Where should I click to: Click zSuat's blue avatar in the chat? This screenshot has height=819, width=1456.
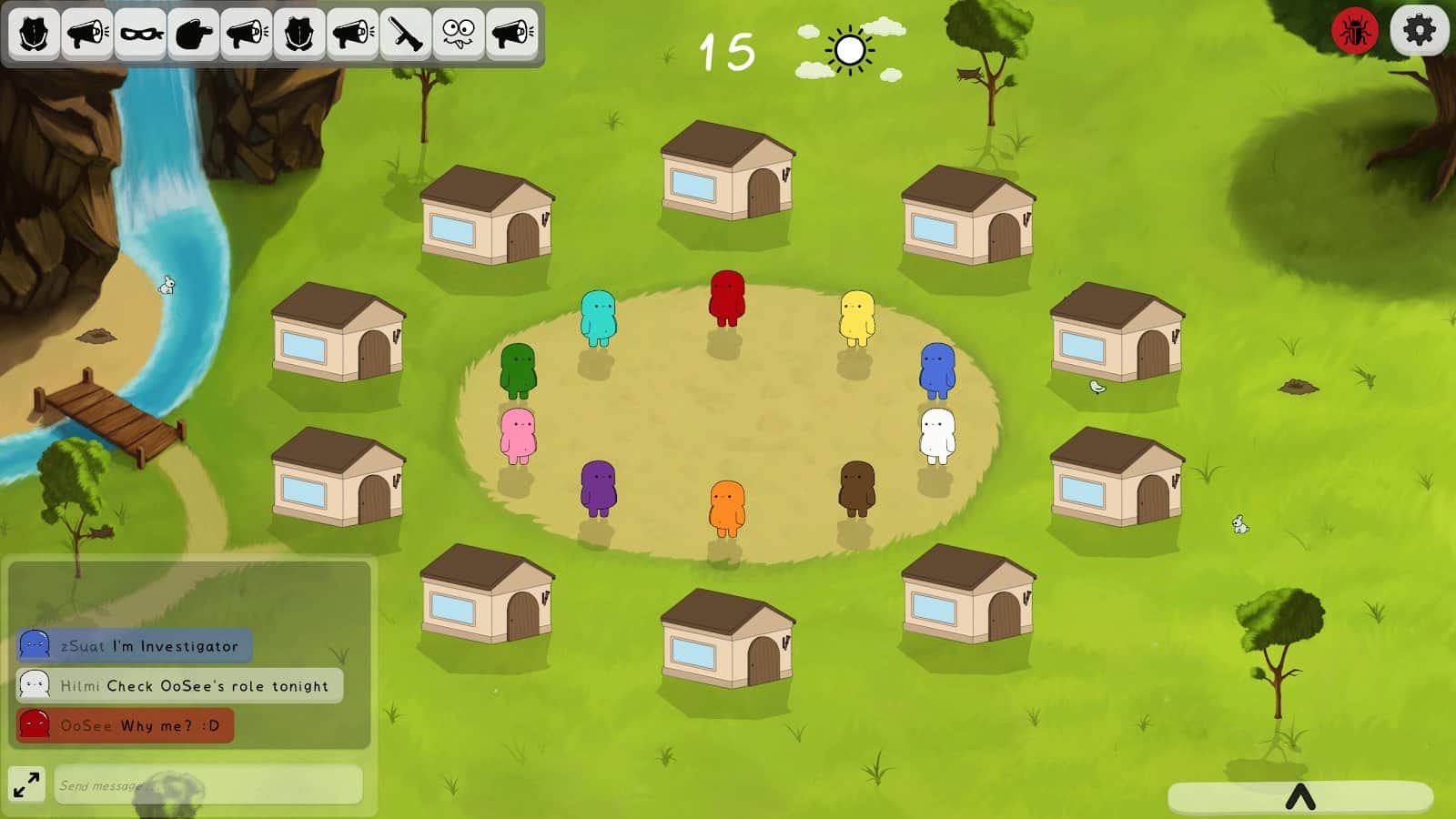click(x=33, y=646)
